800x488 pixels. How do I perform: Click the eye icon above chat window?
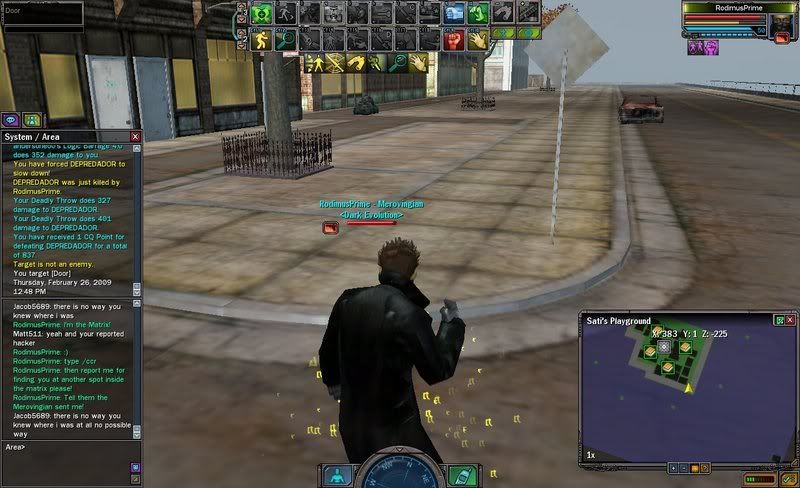(11, 120)
